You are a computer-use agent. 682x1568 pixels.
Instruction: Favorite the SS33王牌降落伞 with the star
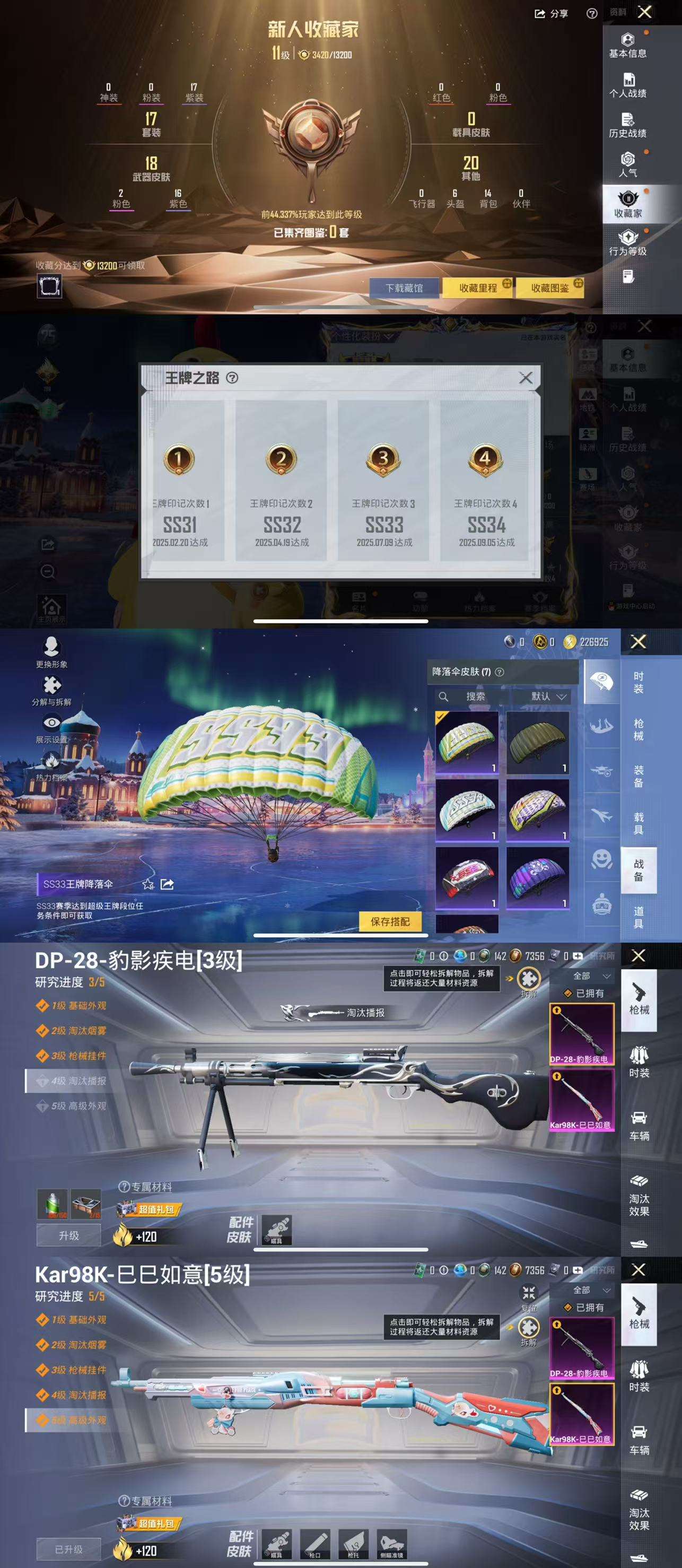148,884
